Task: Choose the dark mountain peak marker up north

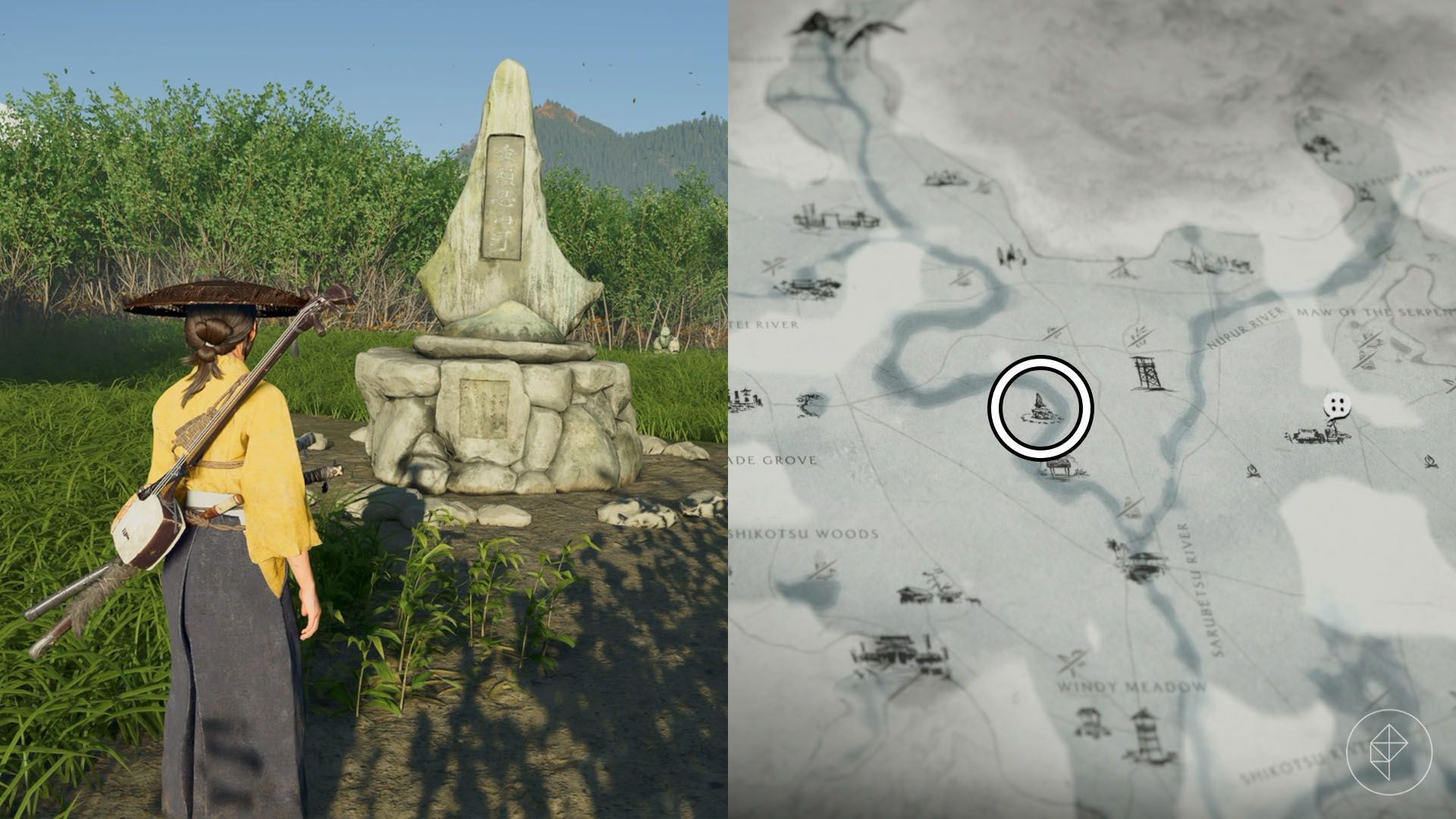Action: click(814, 25)
